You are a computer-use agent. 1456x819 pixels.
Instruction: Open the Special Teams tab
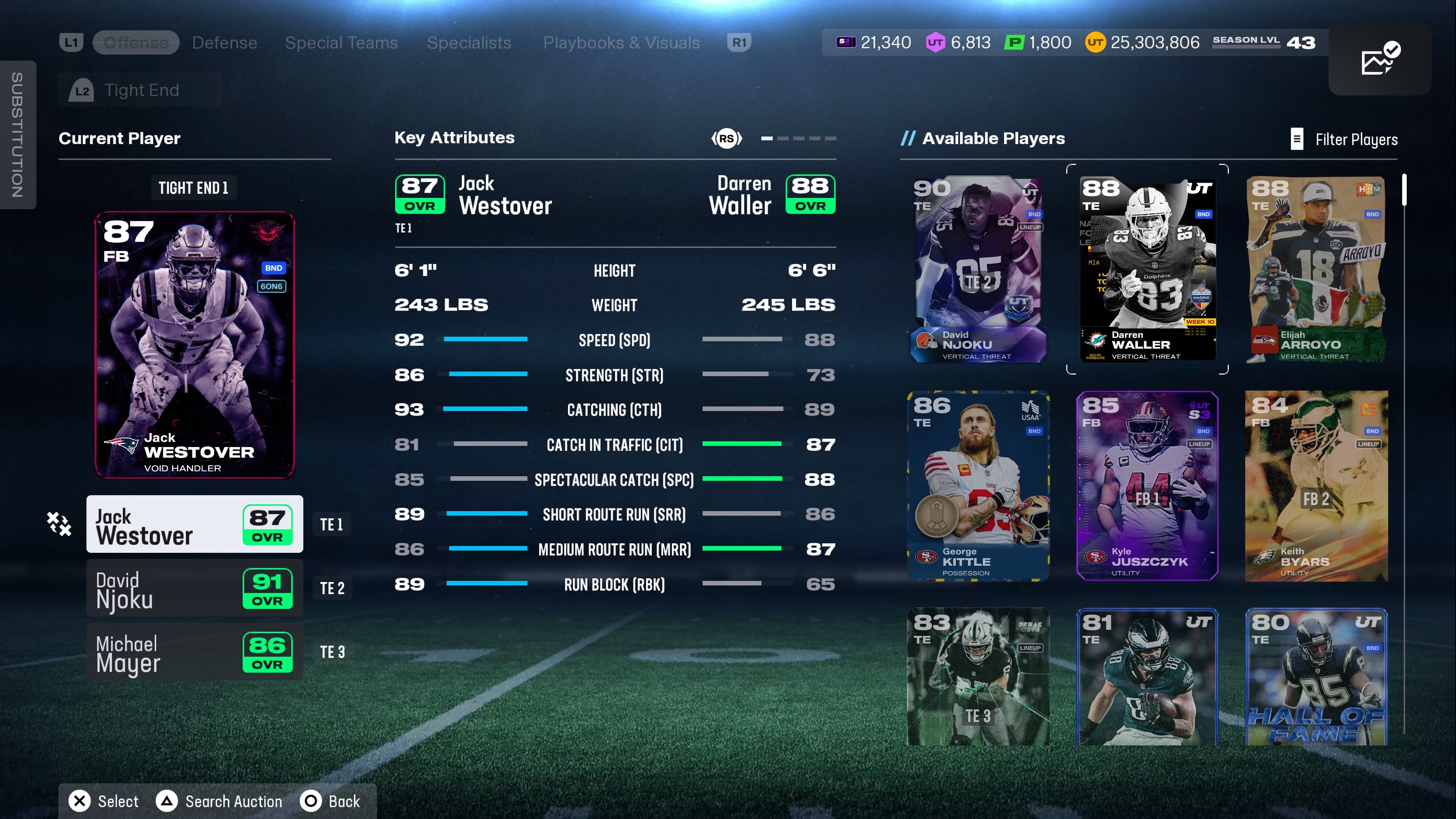click(x=341, y=42)
